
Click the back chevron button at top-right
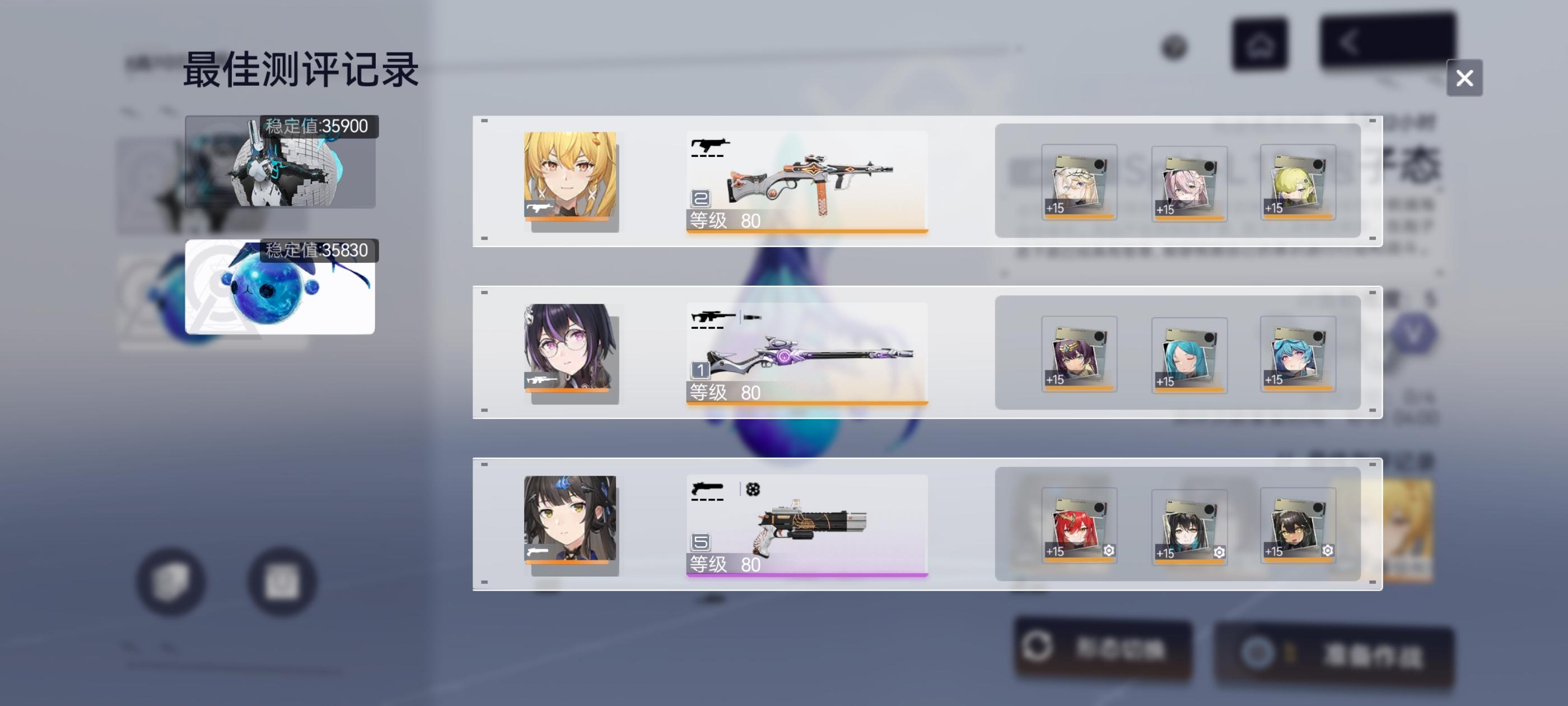1352,41
